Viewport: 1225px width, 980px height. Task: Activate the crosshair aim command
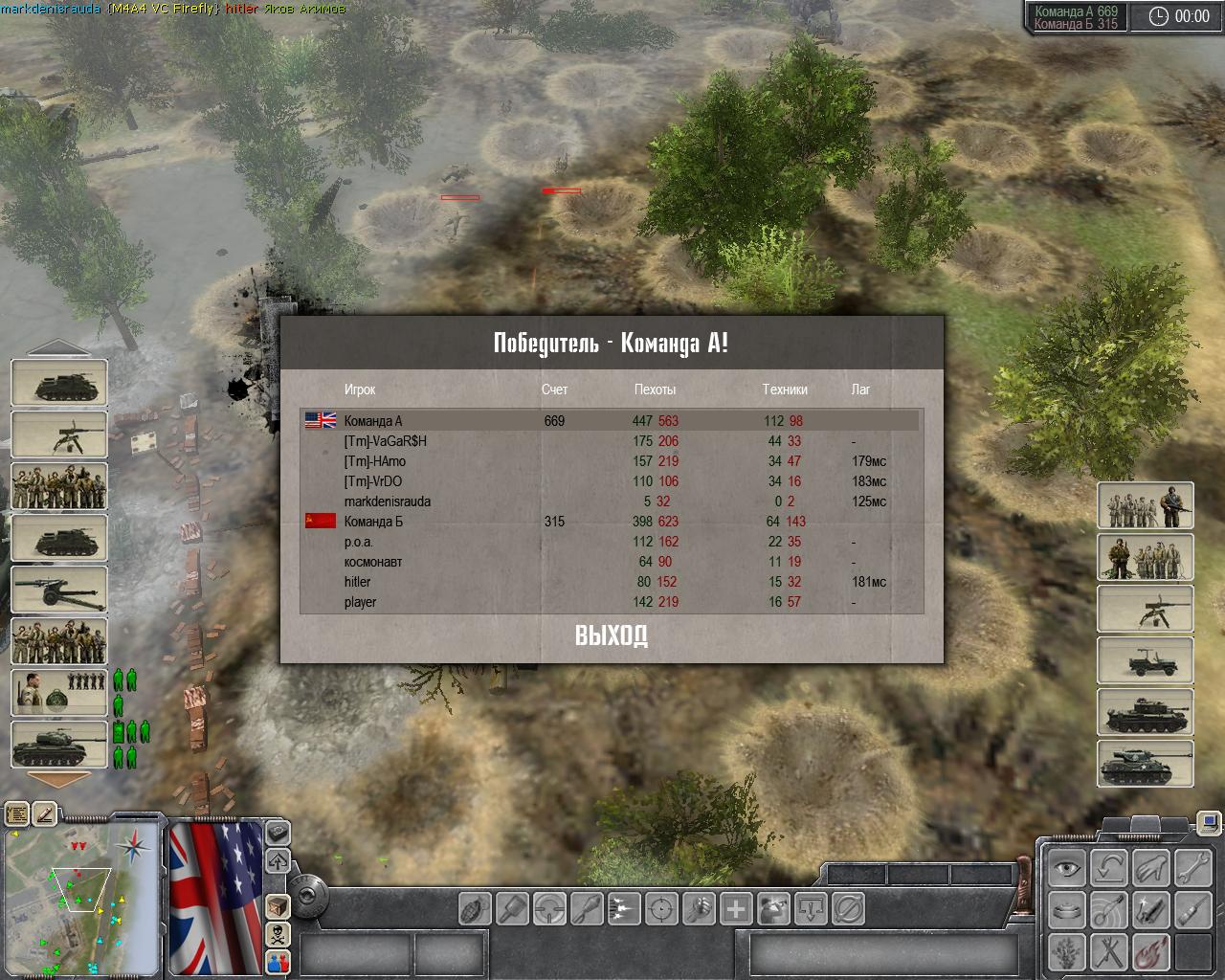click(661, 907)
